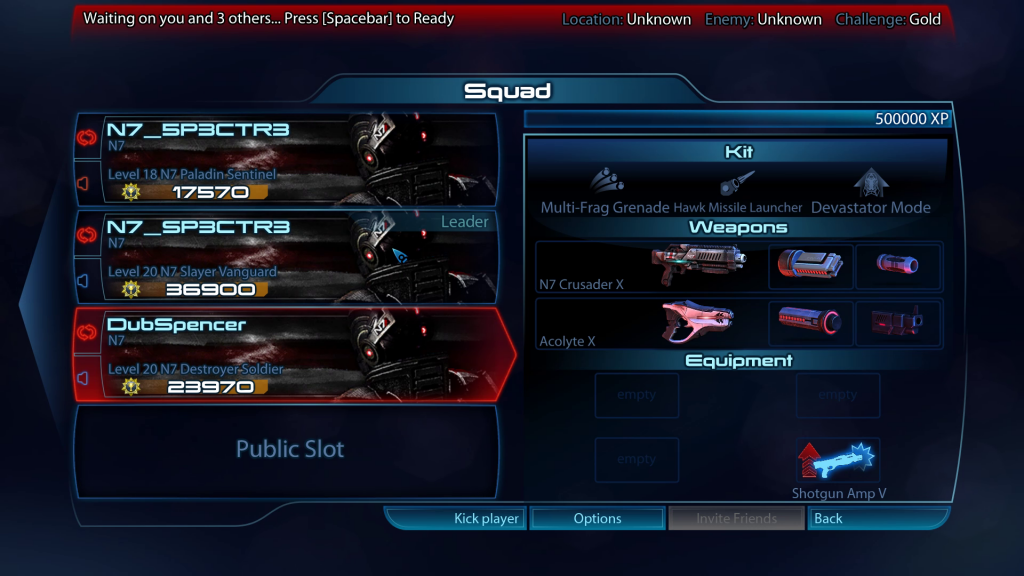The width and height of the screenshot is (1024, 576).
Task: Choose the empty Public Slot
Action: [288, 450]
